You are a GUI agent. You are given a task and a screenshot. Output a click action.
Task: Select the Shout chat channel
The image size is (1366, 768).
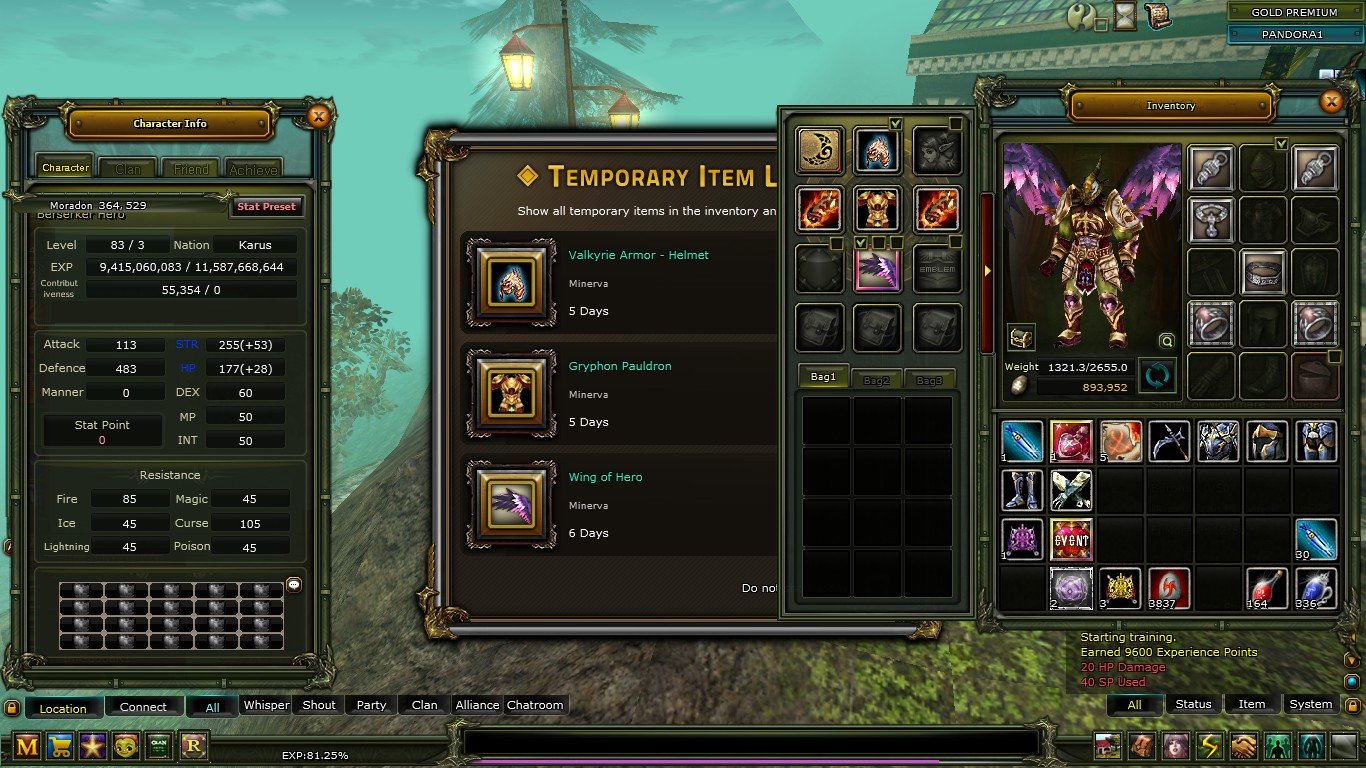(x=319, y=705)
